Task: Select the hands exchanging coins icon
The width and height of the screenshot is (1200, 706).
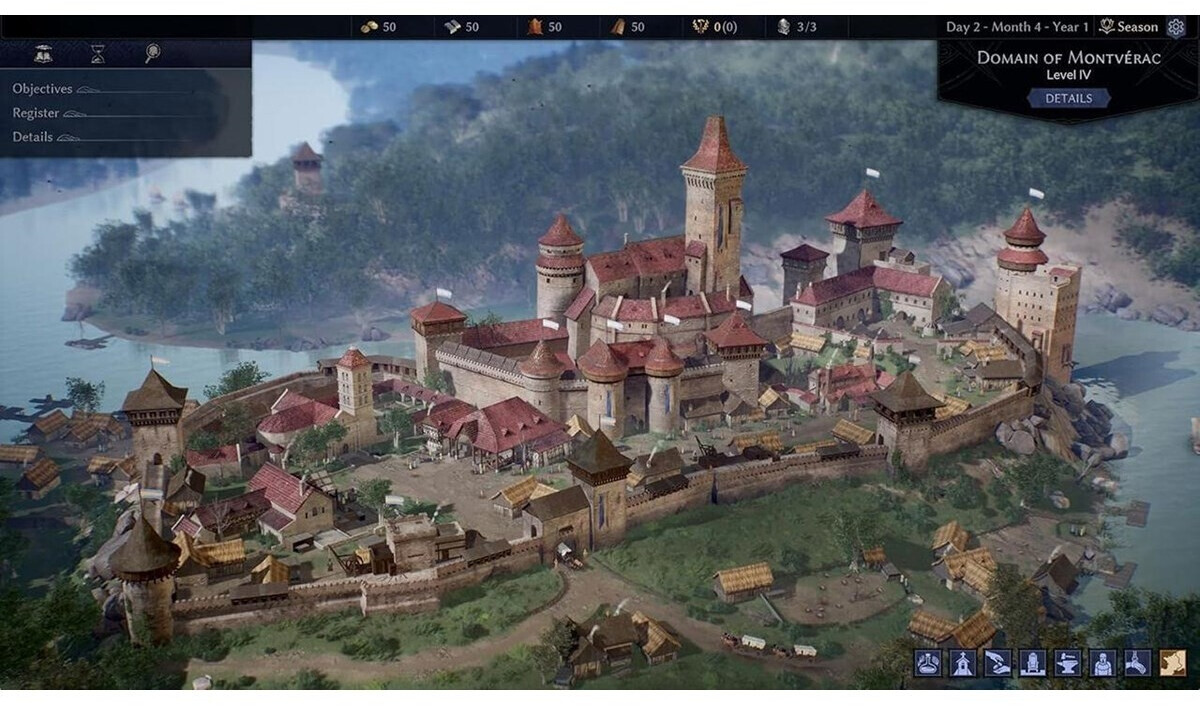Action: click(x=998, y=663)
